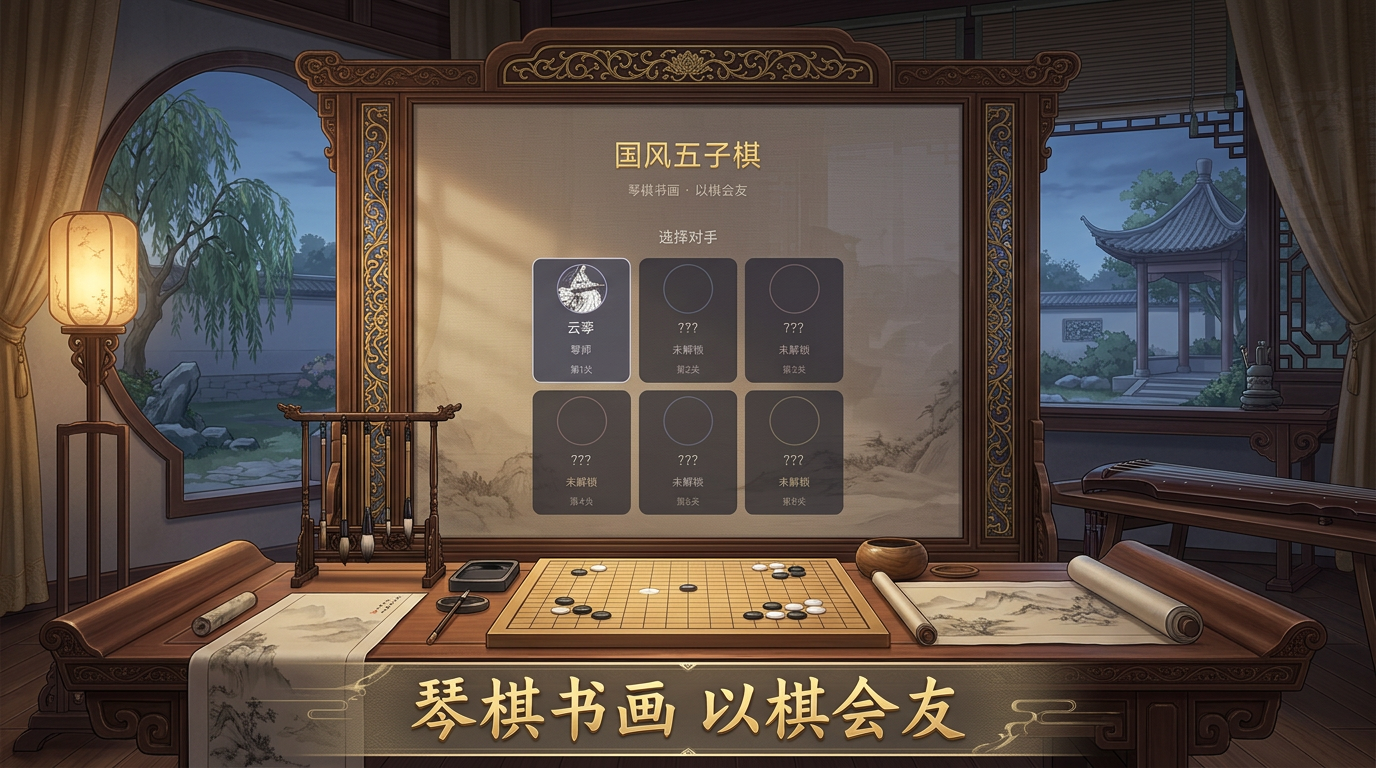Select 云婆's avatar portrait

(x=582, y=288)
